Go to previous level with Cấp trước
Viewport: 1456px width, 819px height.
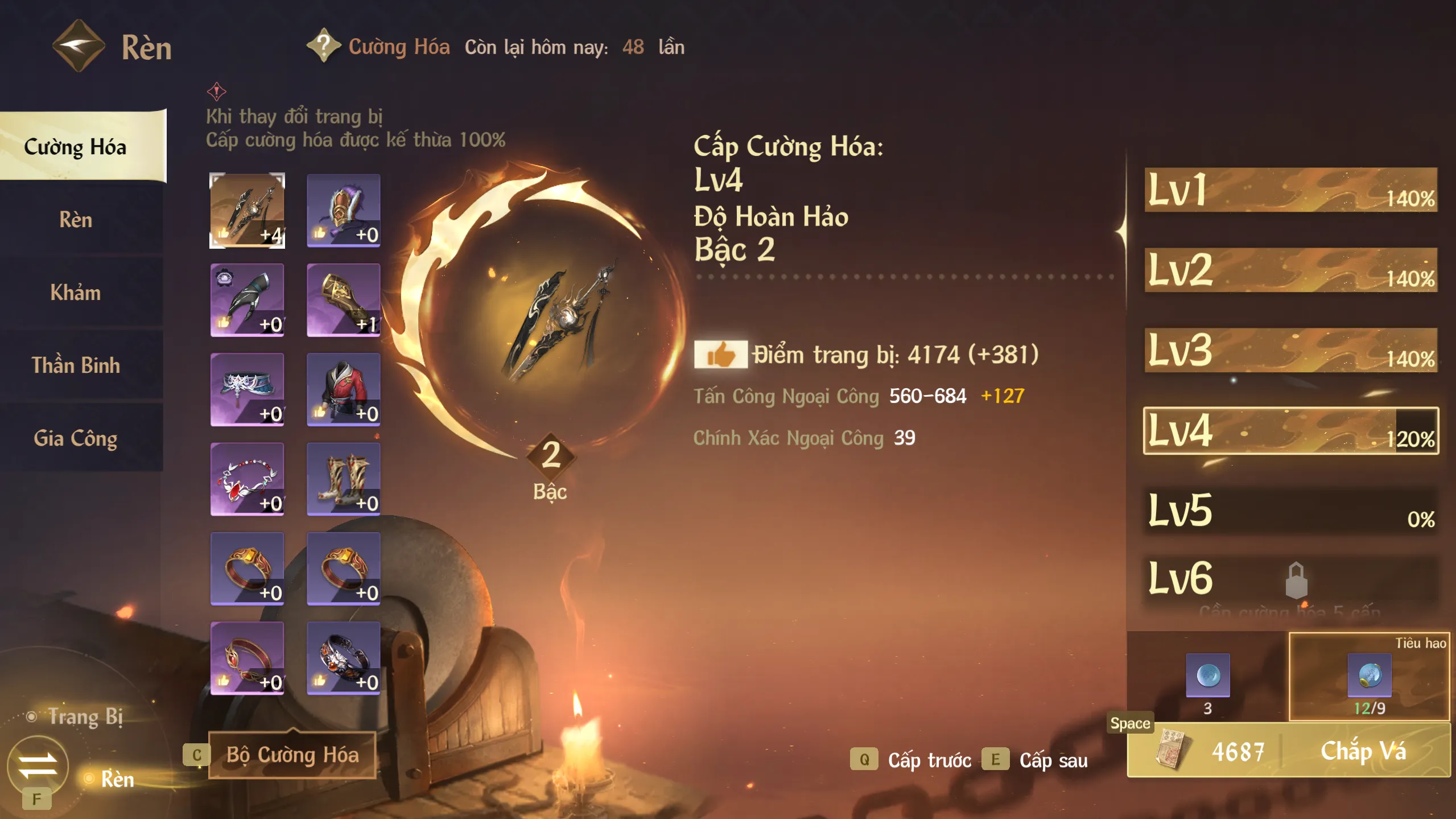pos(929,760)
